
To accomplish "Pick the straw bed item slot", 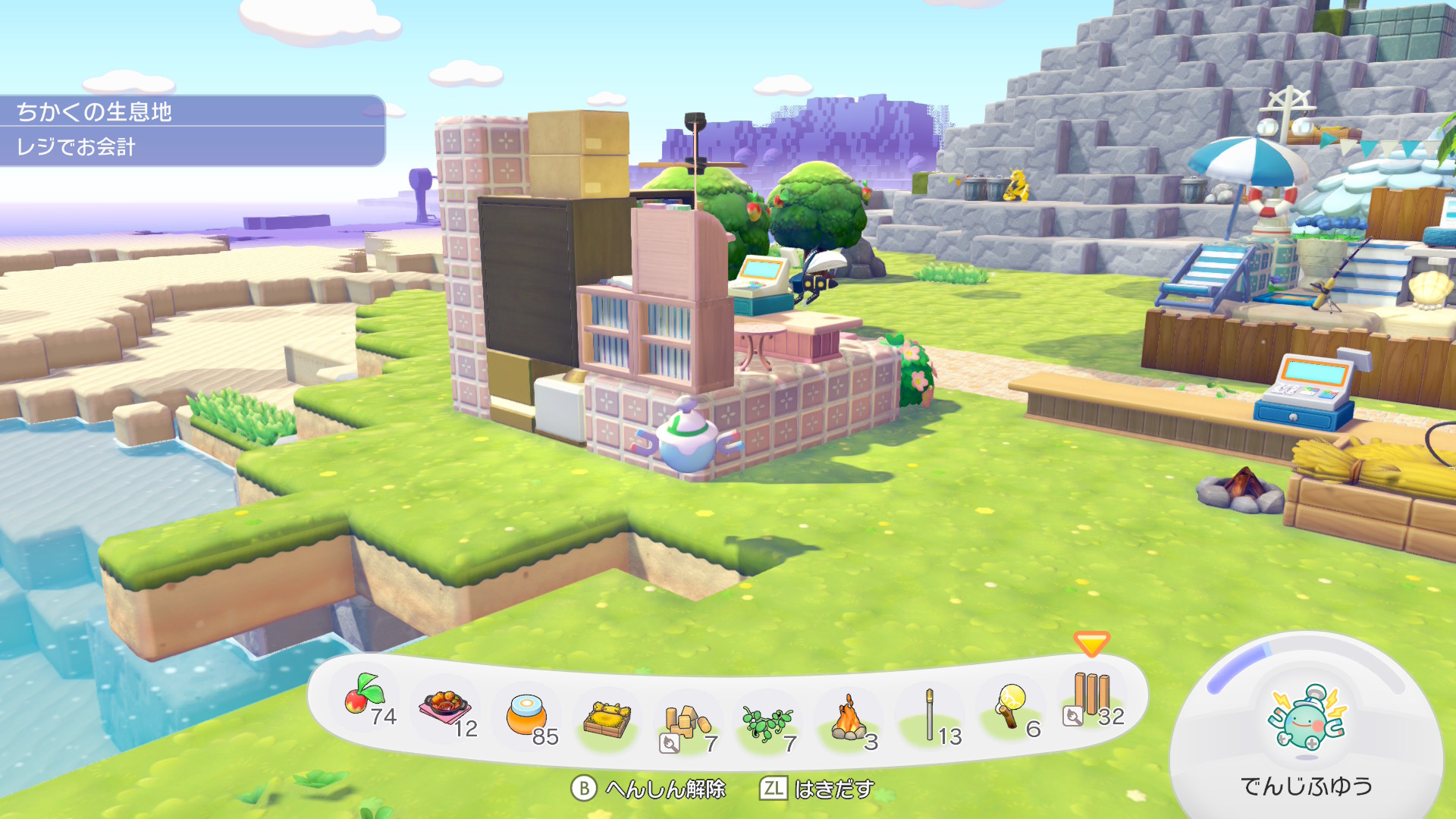I will pyautogui.click(x=607, y=719).
